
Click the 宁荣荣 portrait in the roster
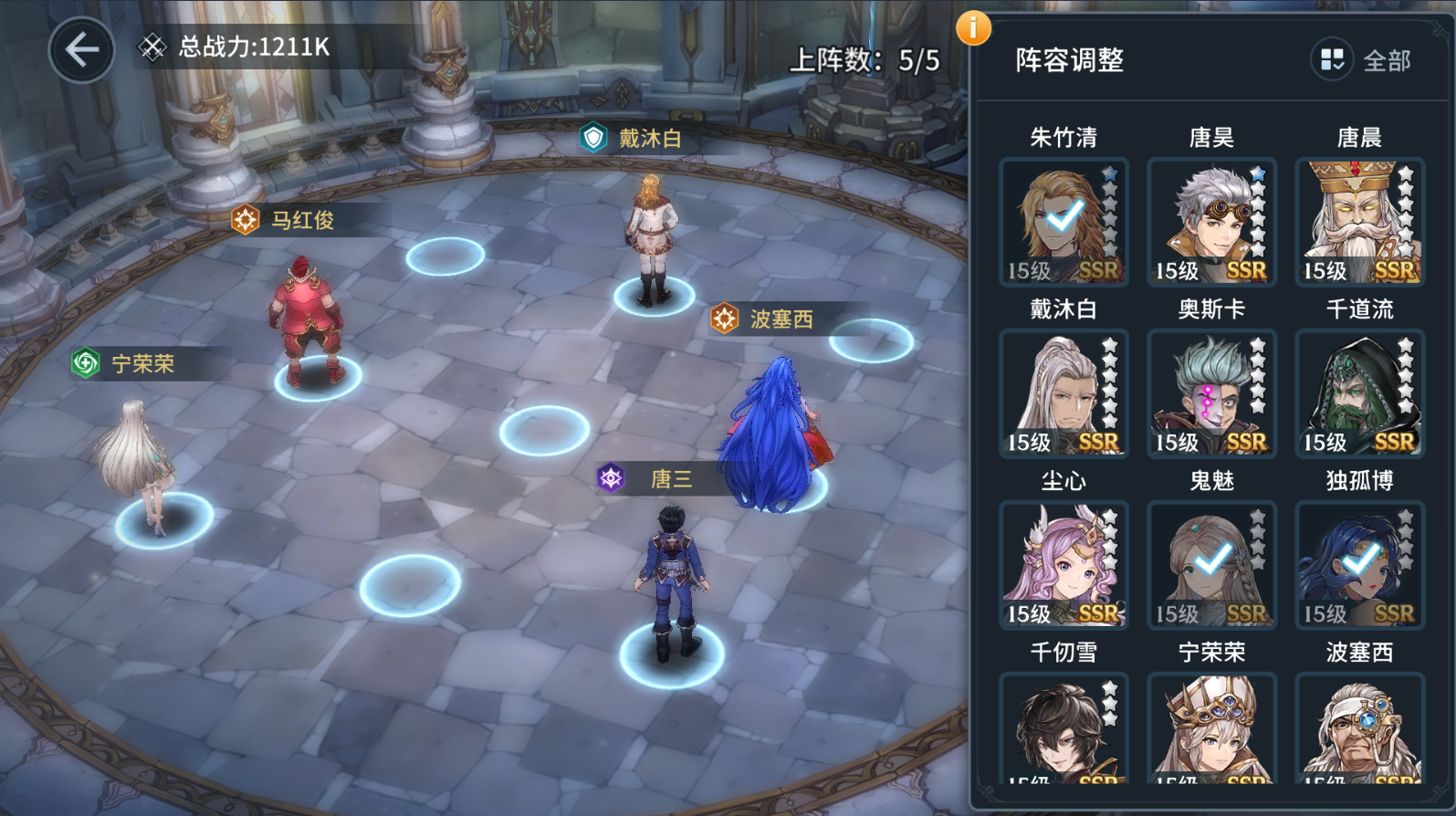tap(1211, 727)
